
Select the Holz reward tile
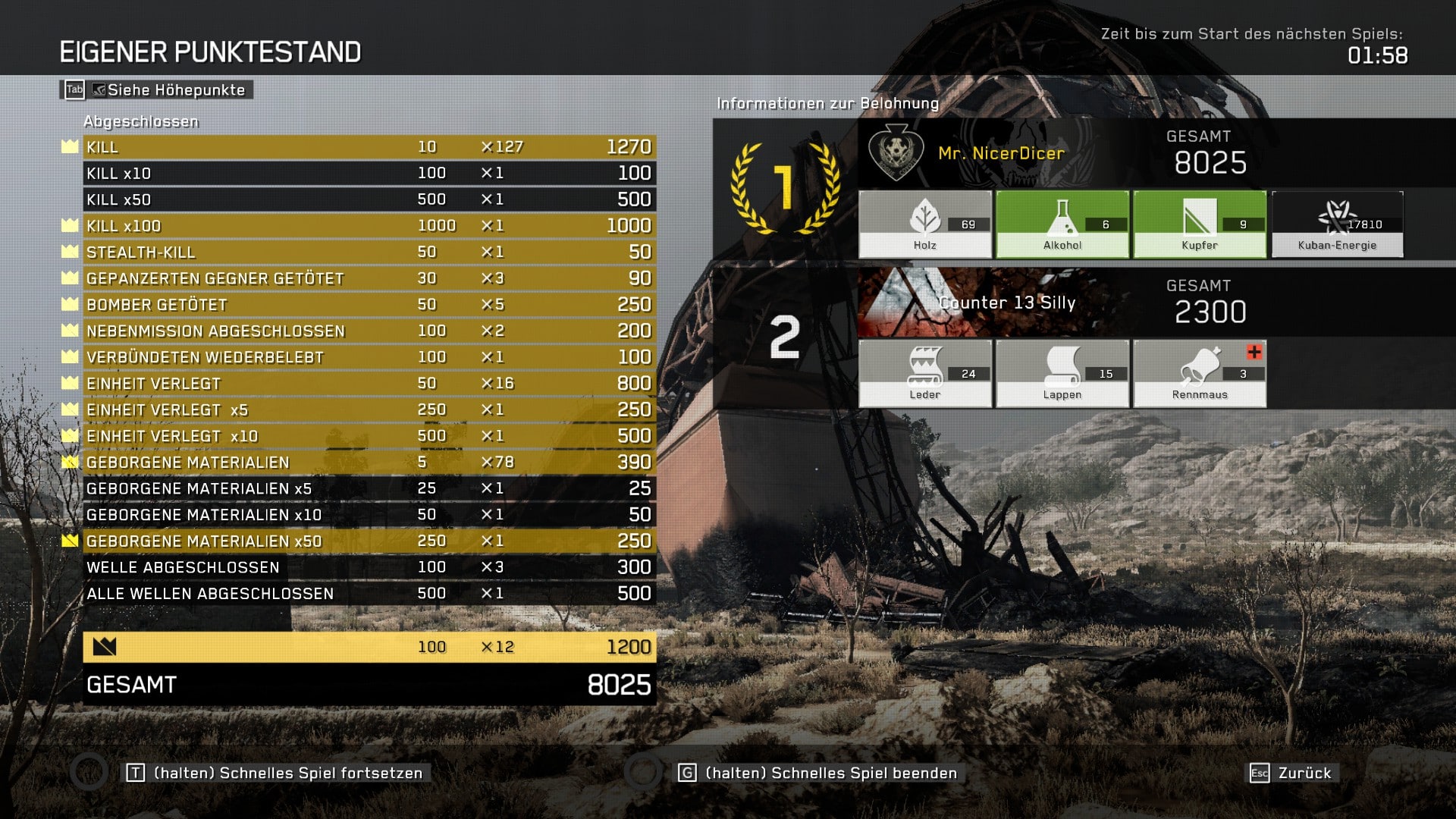coord(925,224)
